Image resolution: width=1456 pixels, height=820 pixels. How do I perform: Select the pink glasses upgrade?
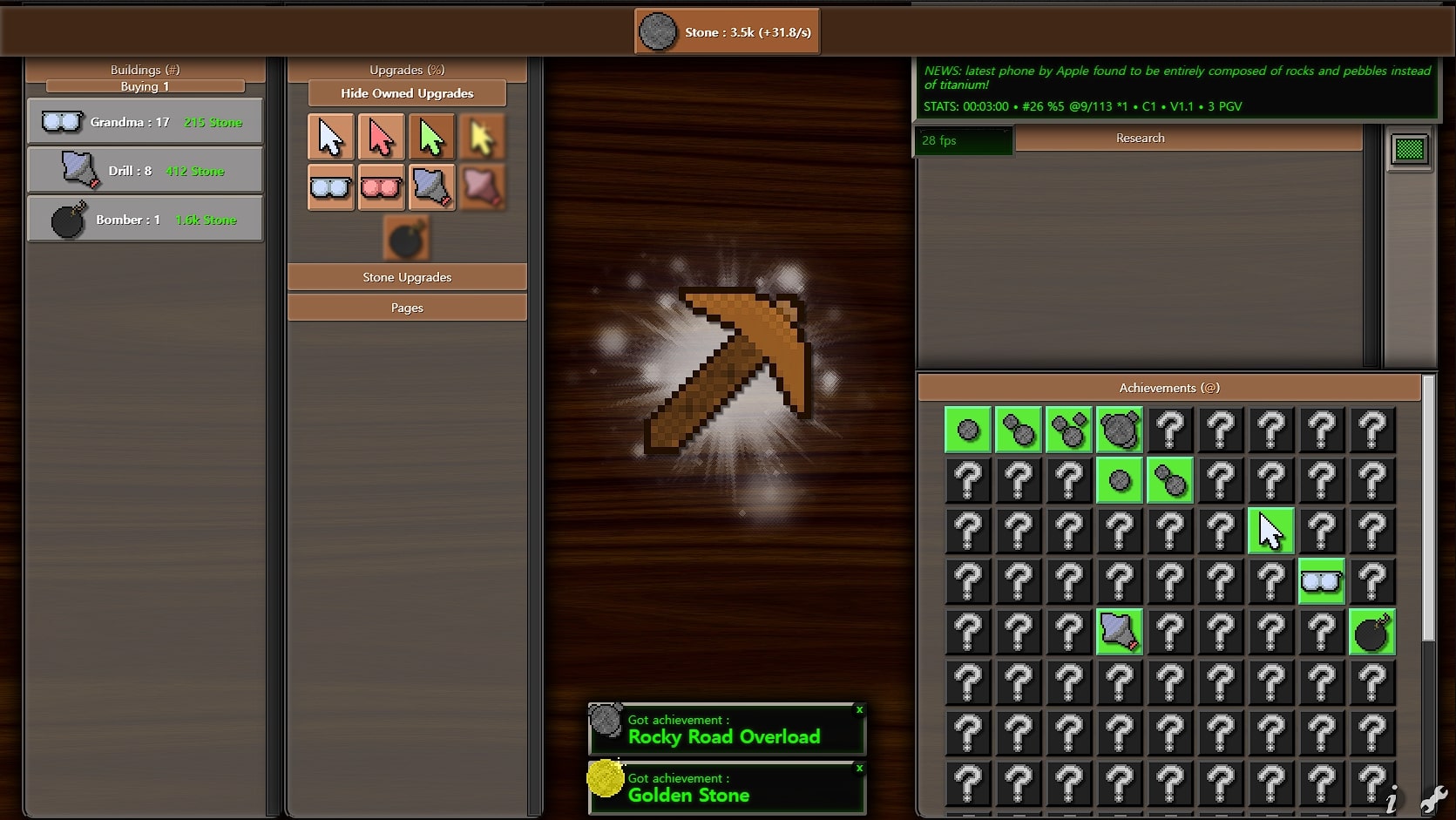coord(381,187)
